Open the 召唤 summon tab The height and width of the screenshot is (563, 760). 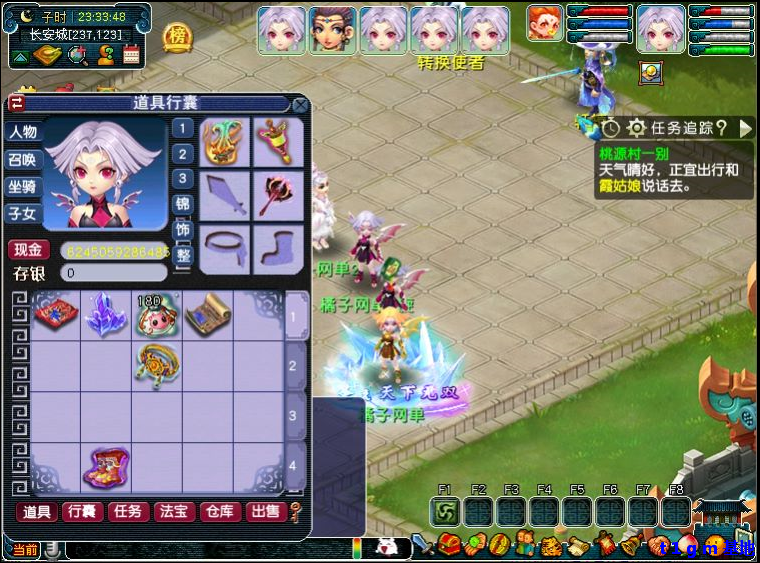click(23, 159)
